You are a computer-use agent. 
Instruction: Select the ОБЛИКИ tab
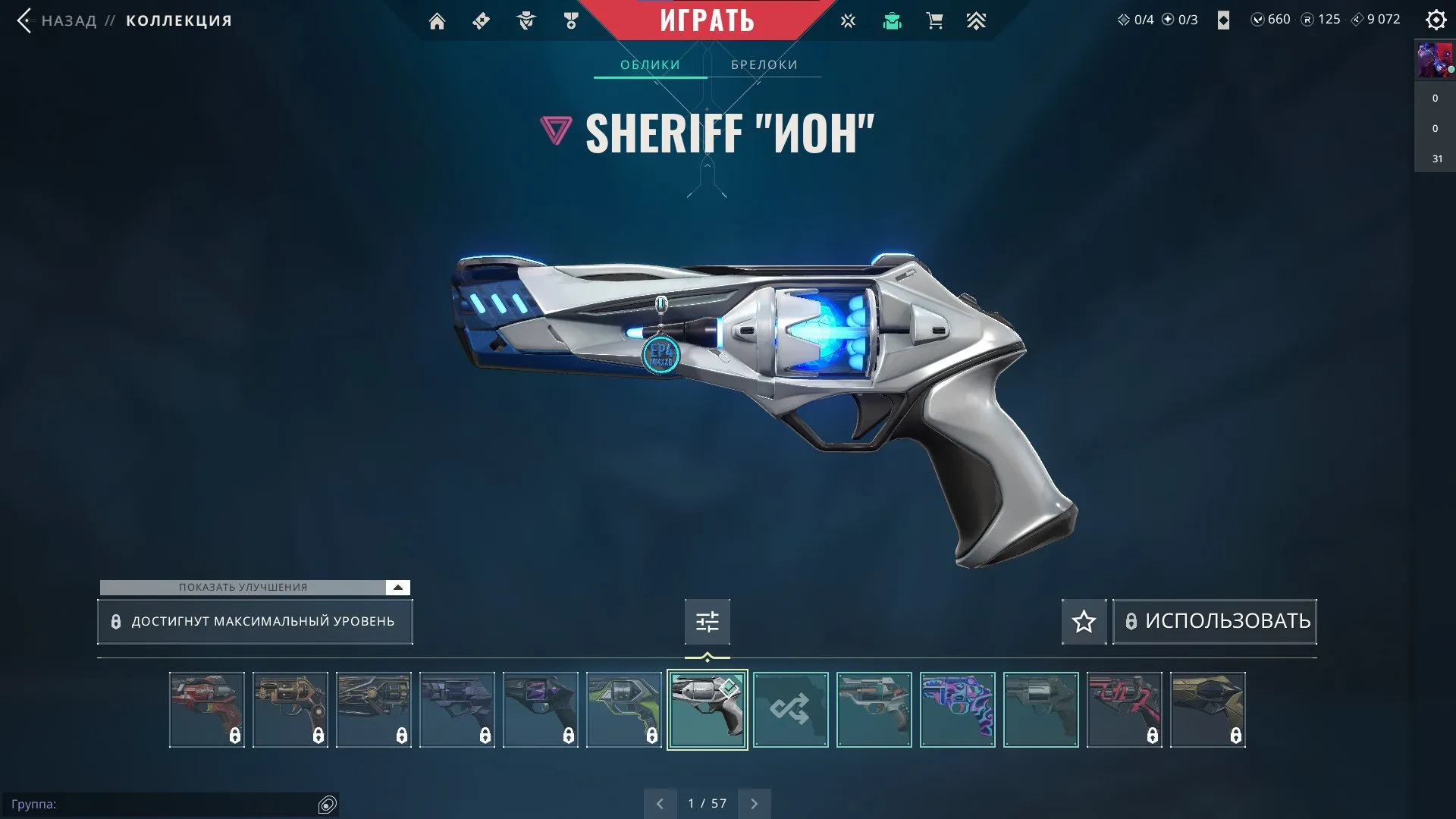point(650,64)
